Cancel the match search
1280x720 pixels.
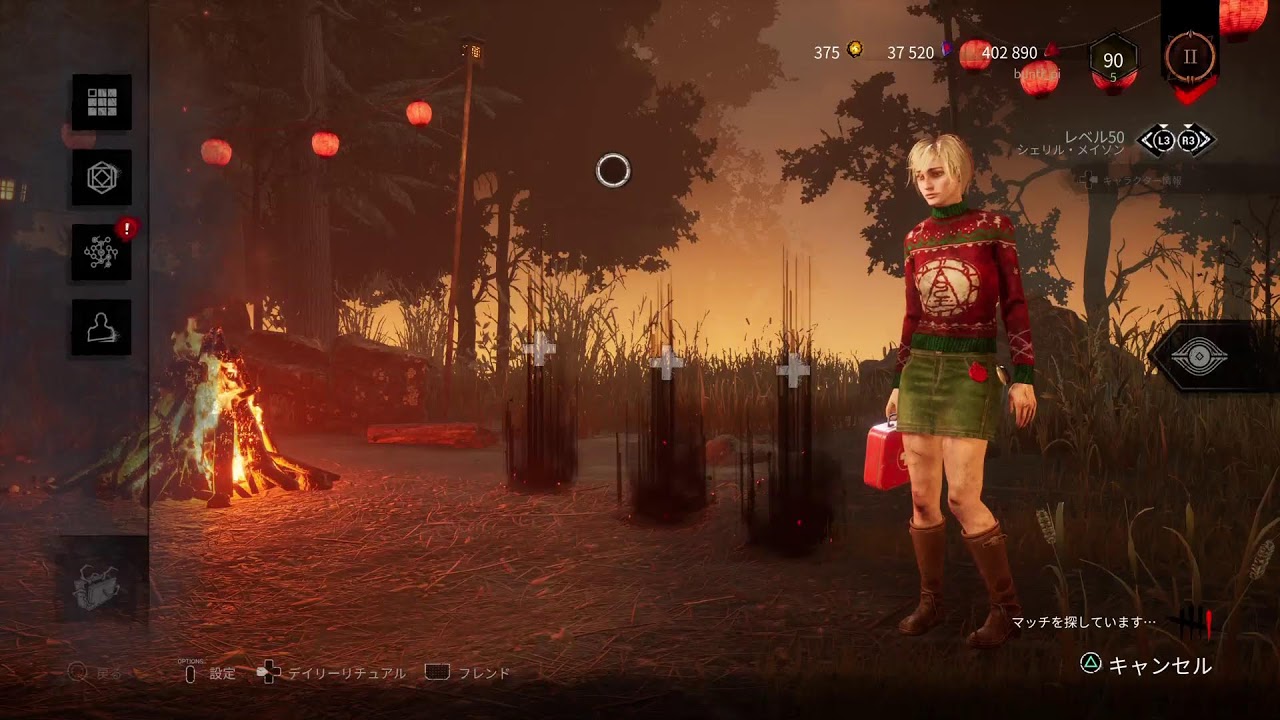click(x=1147, y=665)
